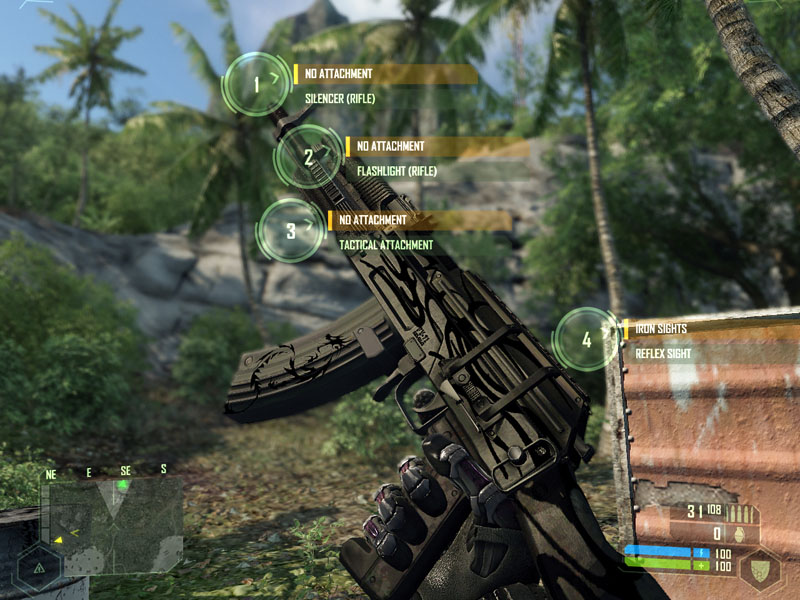
Task: Click the nanosuit armor mode hexagon icon
Action: pyautogui.click(x=760, y=568)
